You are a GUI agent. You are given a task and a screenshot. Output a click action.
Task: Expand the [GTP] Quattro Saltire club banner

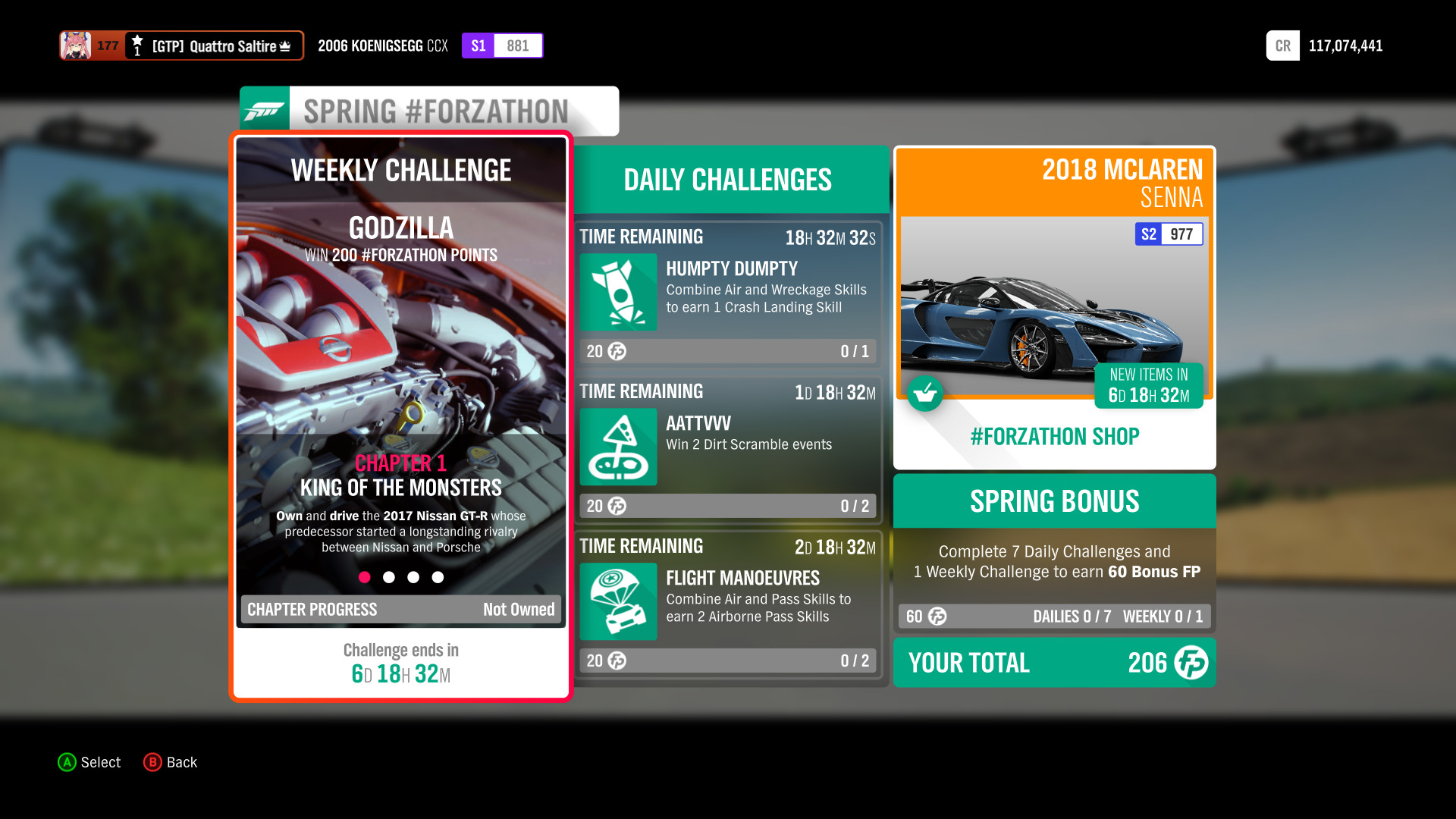point(215,45)
